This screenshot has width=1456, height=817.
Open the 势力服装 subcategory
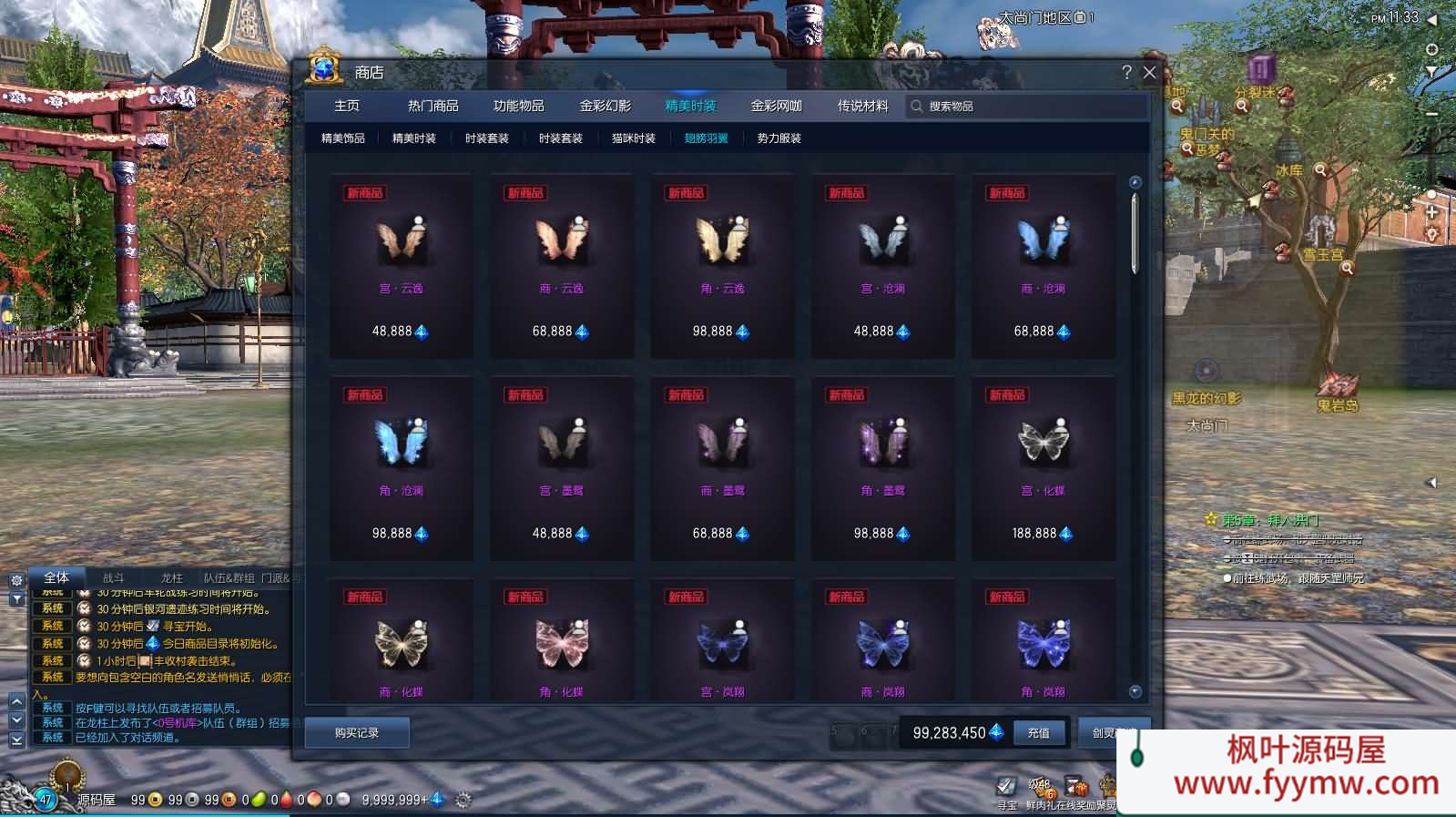tap(779, 138)
